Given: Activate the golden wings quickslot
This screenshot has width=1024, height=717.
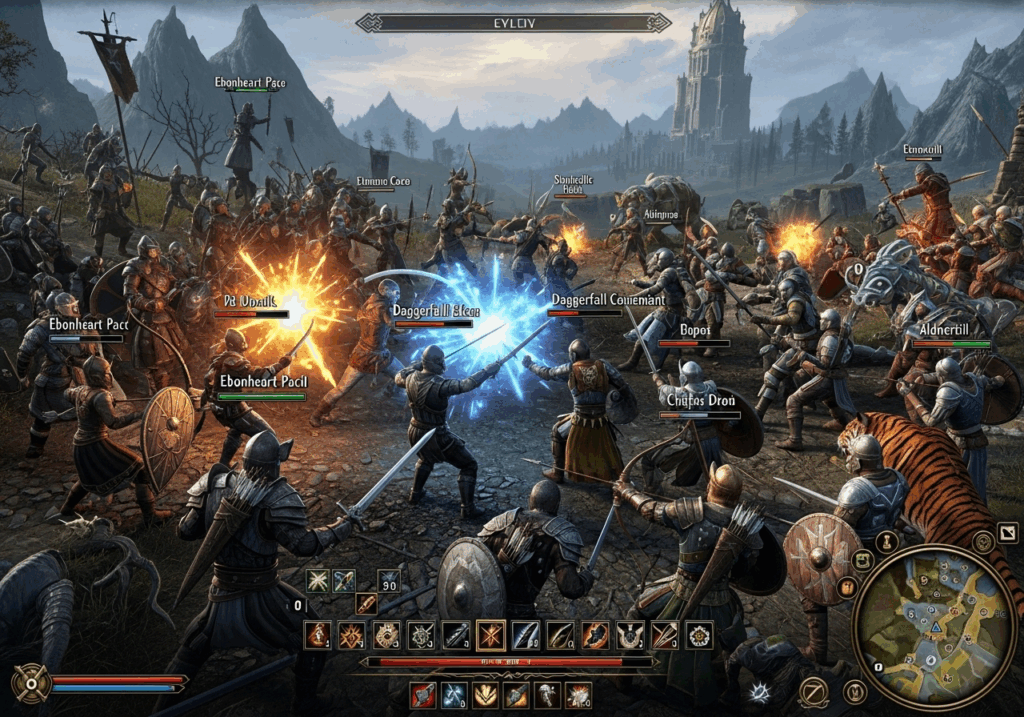Looking at the screenshot, I should click(x=484, y=695).
